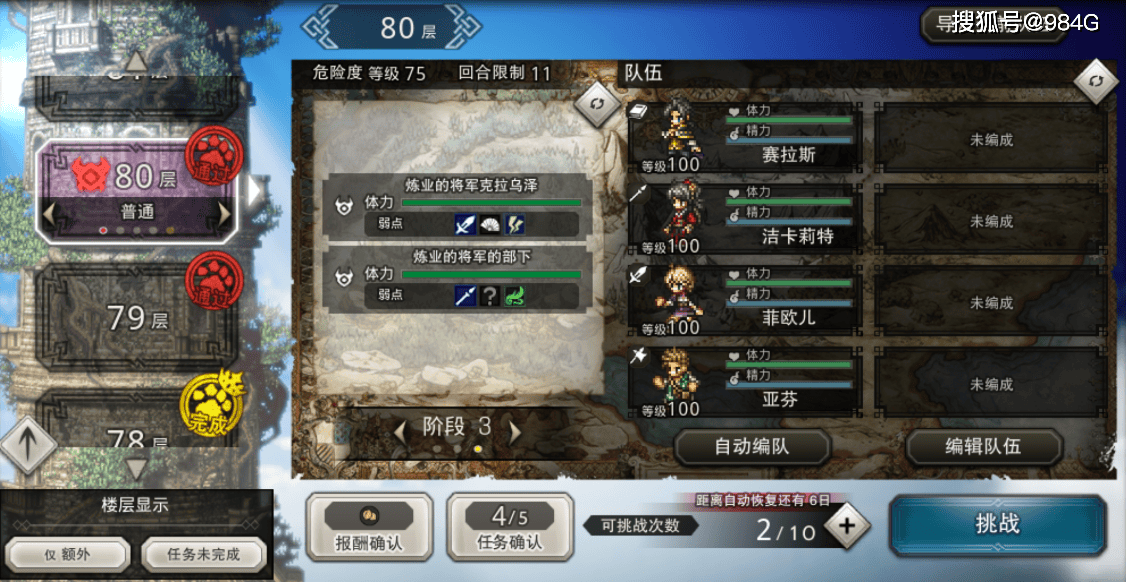This screenshot has width=1126, height=582.
Task: Select party member 亚芬
Action: coord(745,384)
